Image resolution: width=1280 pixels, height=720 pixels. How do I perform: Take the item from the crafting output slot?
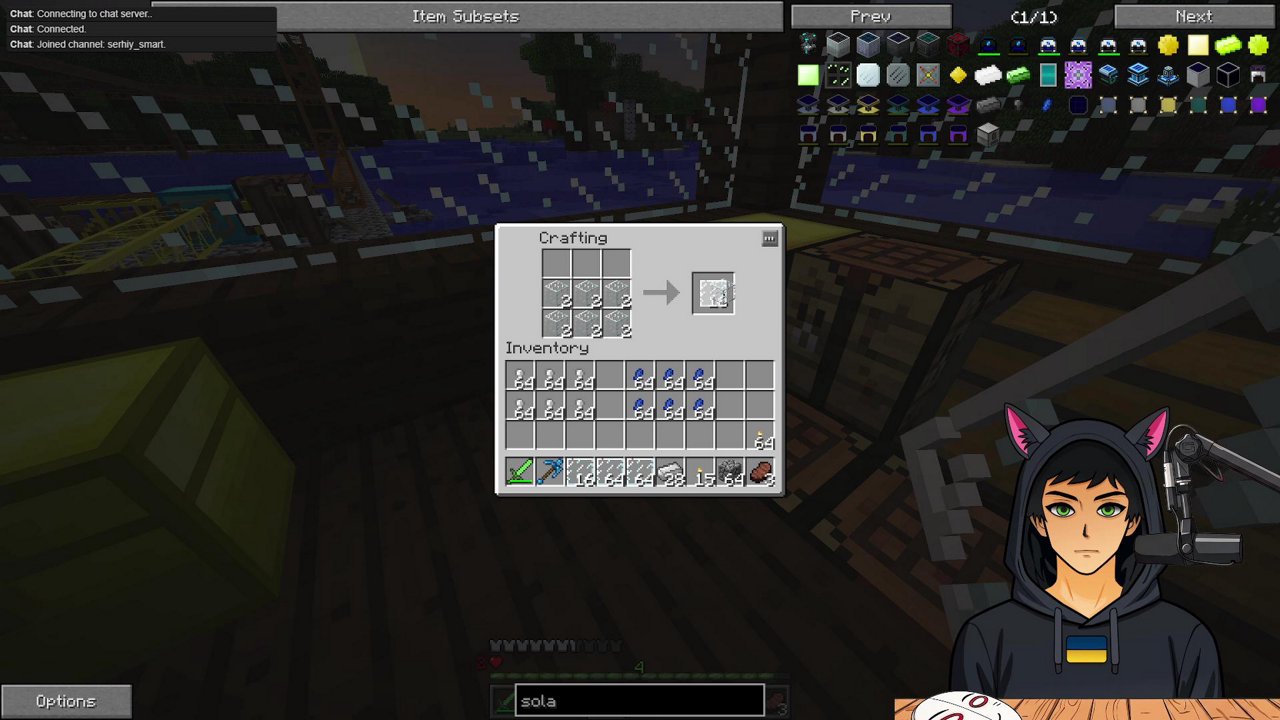pyautogui.click(x=712, y=292)
